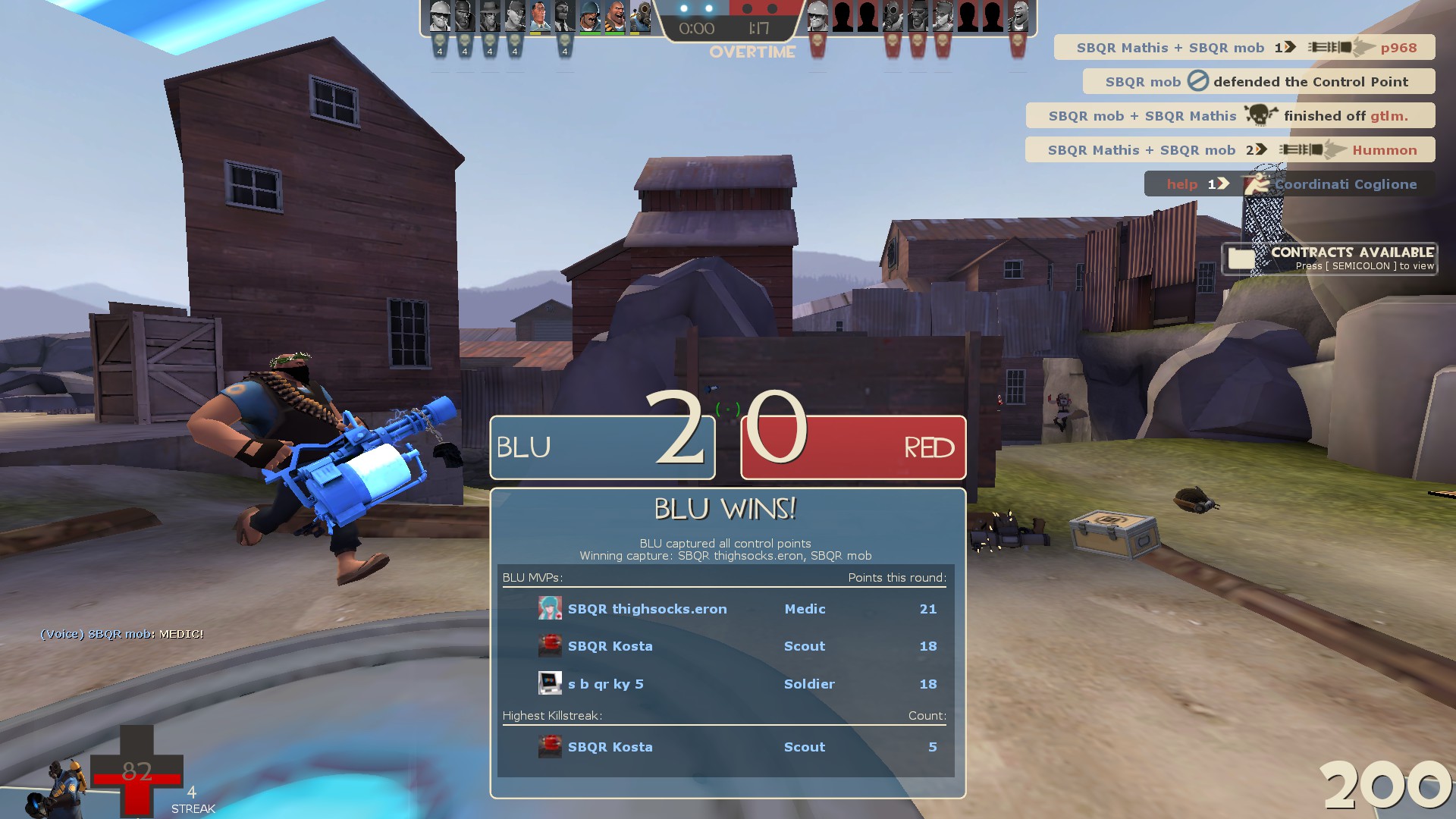Select the kill notice for Coordinati Coglione
The width and height of the screenshot is (1456, 819).
(x=1289, y=184)
